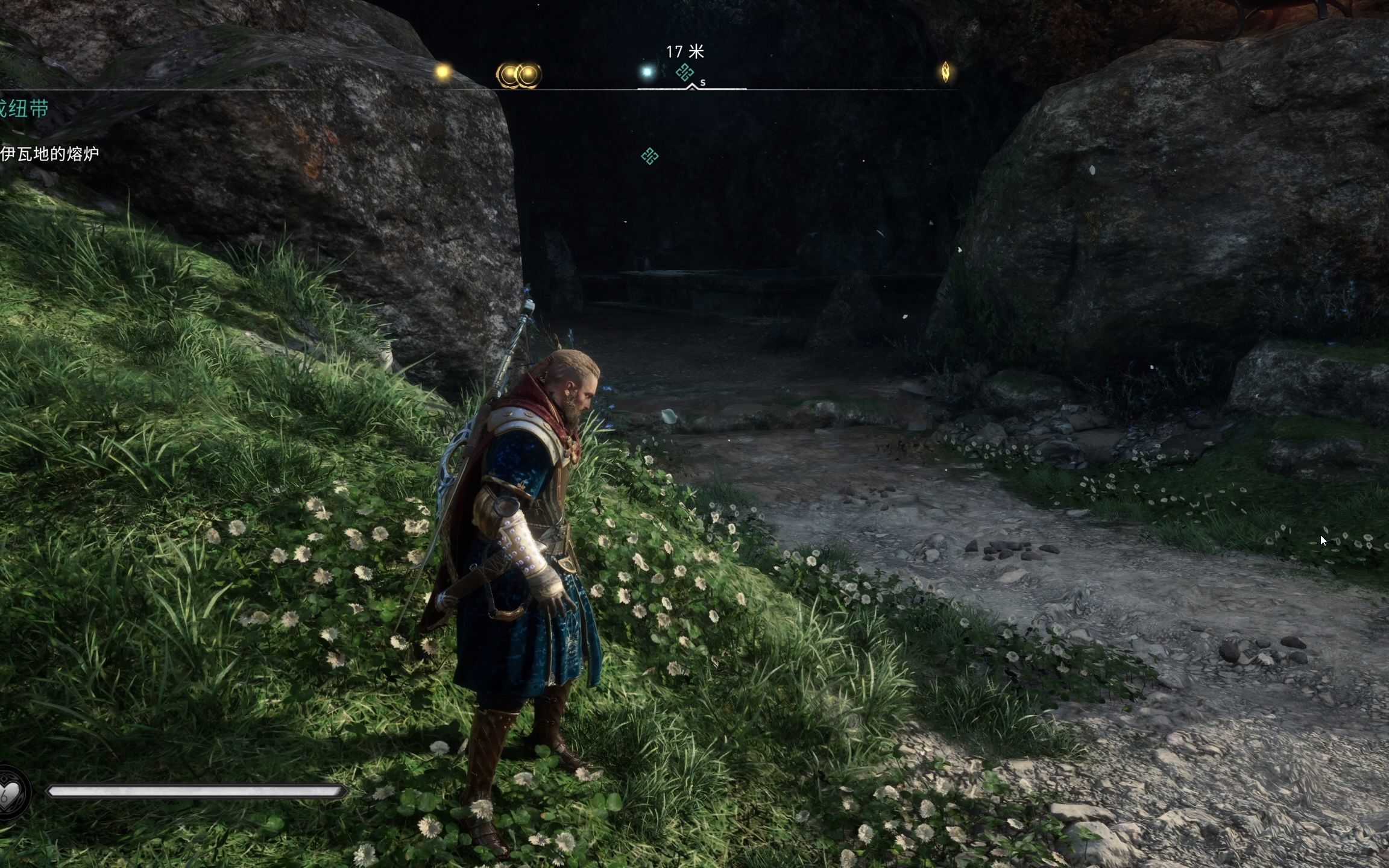
Task: Click the teal quest title ending in 纽带
Action: 24,109
